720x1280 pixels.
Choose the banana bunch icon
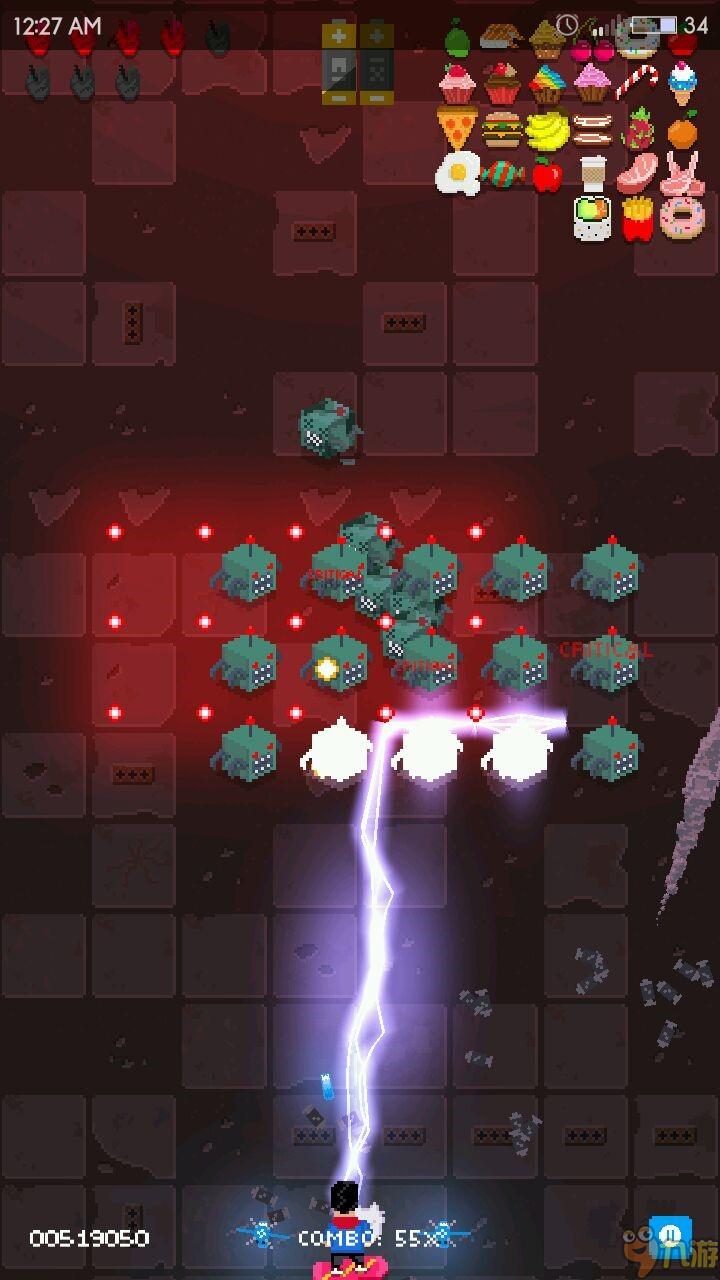(547, 129)
